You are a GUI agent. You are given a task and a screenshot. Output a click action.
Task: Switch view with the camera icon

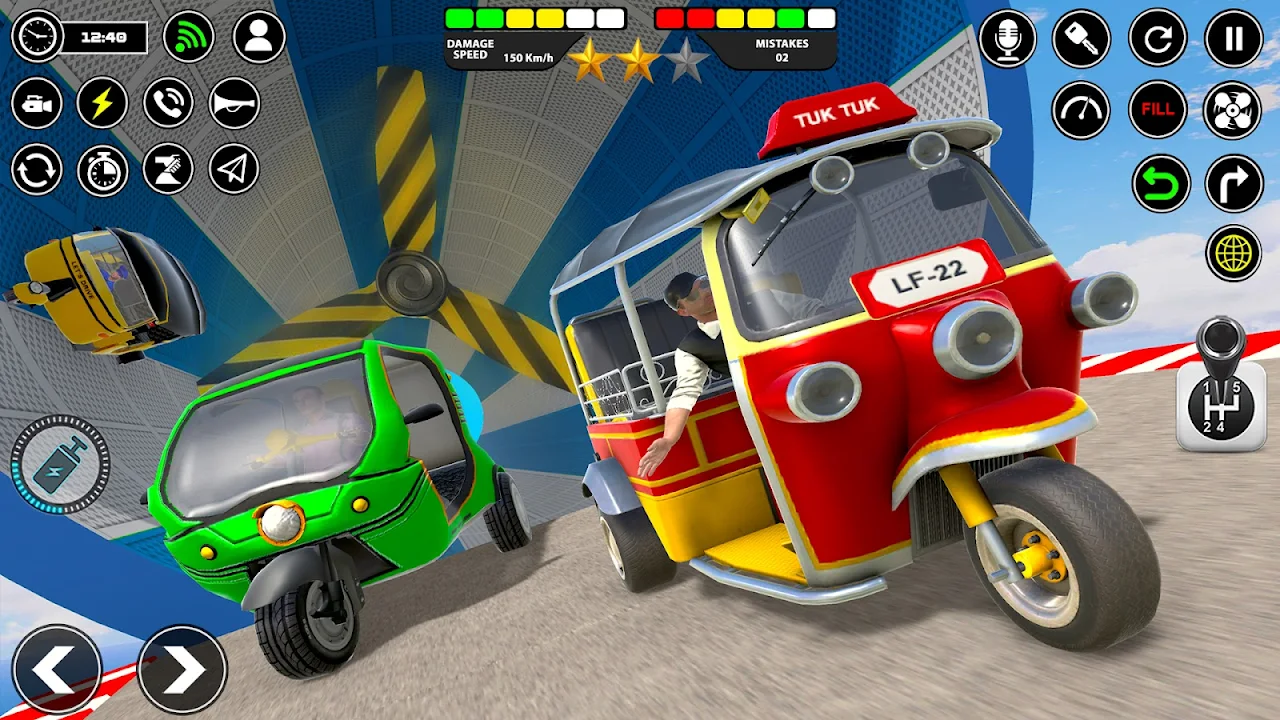point(37,103)
